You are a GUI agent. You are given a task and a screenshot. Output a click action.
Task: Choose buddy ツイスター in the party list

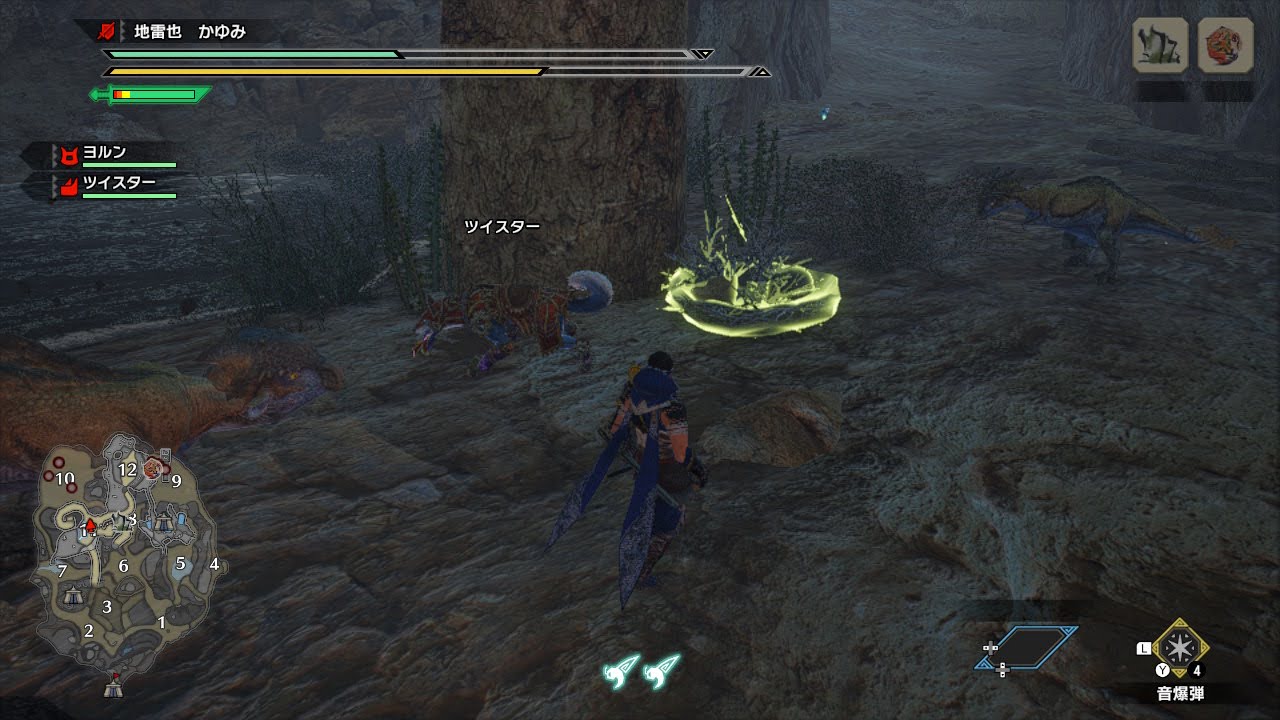click(x=118, y=184)
